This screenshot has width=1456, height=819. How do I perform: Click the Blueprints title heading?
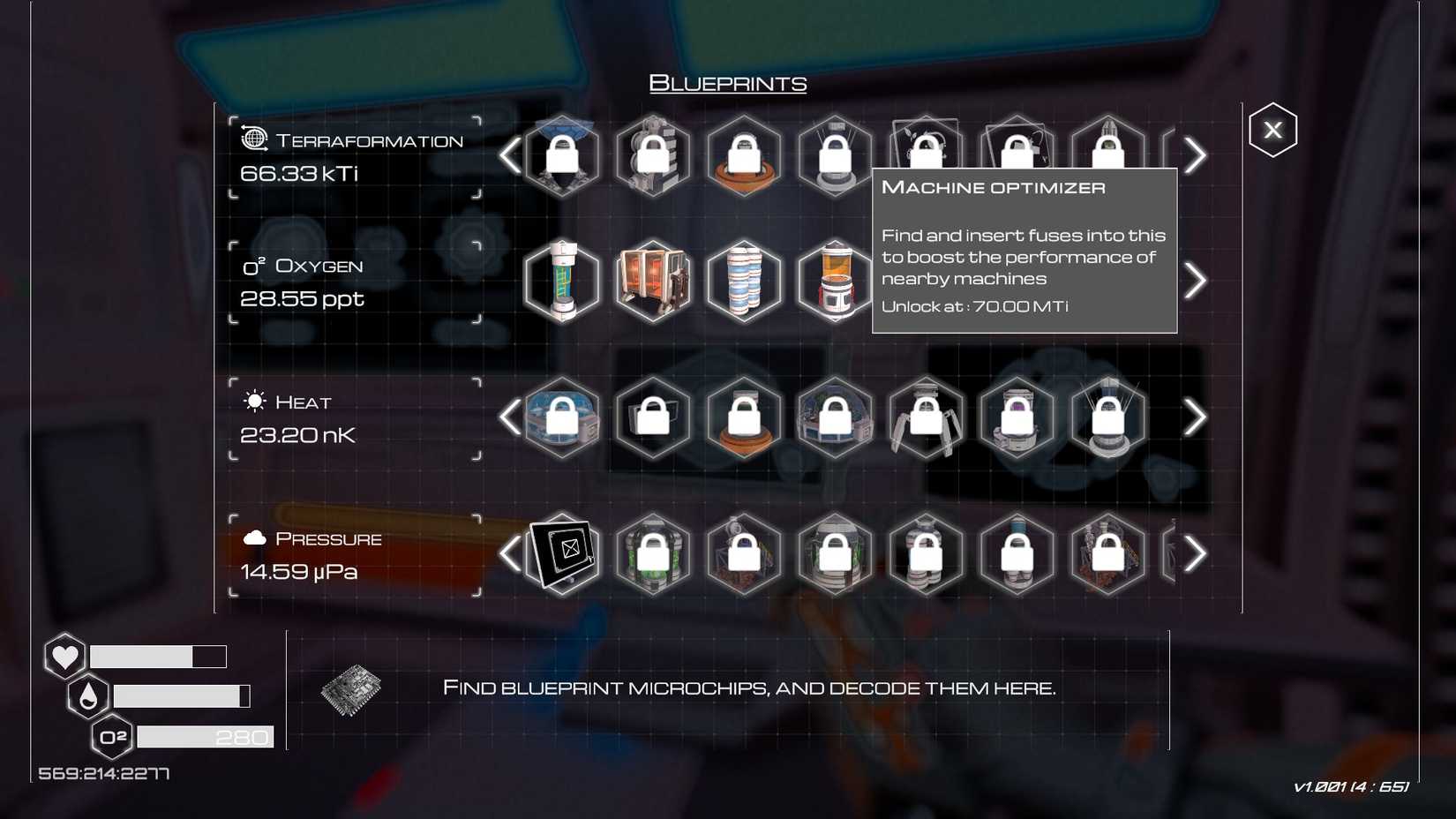coord(728,84)
